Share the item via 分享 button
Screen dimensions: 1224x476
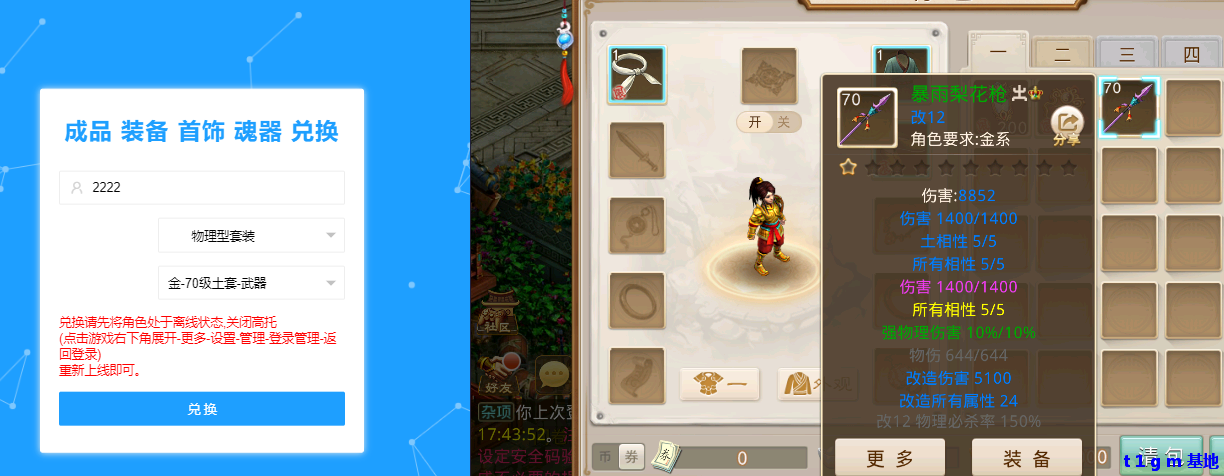1067,125
